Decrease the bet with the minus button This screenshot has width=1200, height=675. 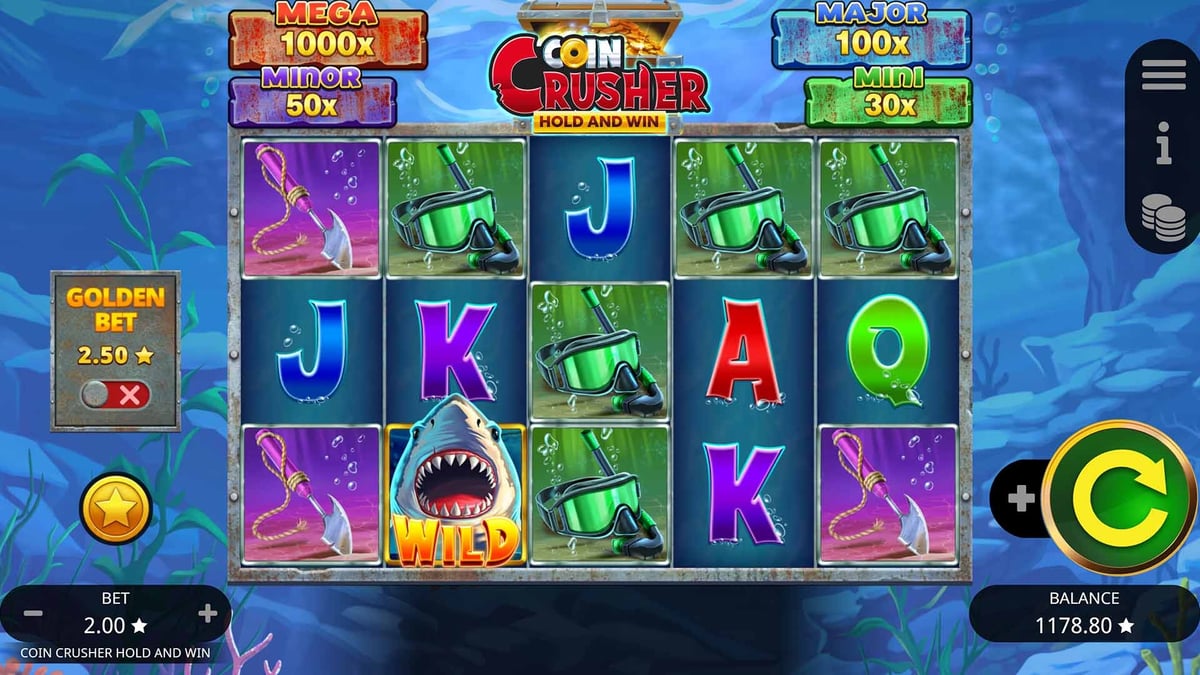32,613
